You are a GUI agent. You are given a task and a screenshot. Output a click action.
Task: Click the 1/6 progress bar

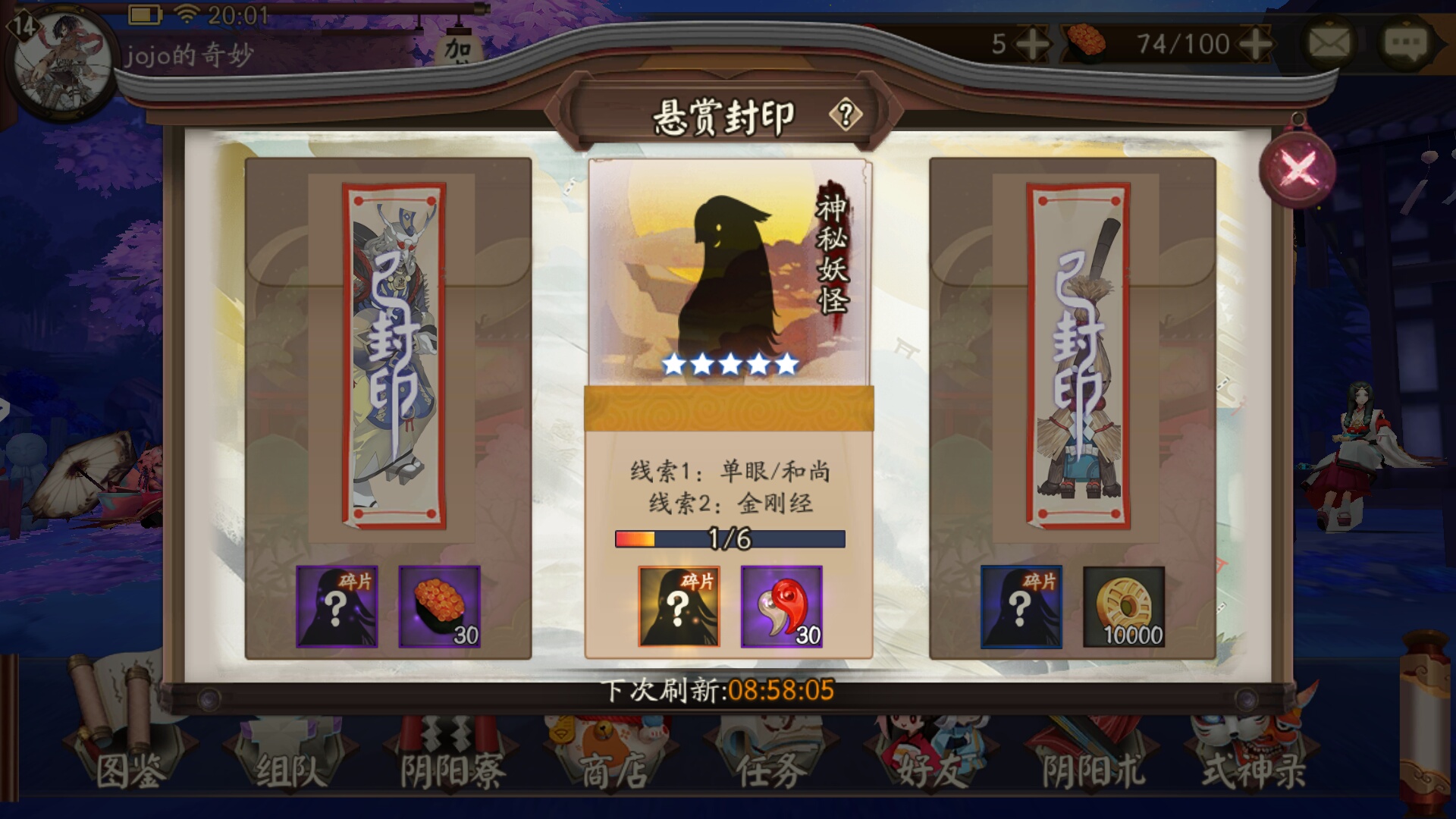pos(728,538)
